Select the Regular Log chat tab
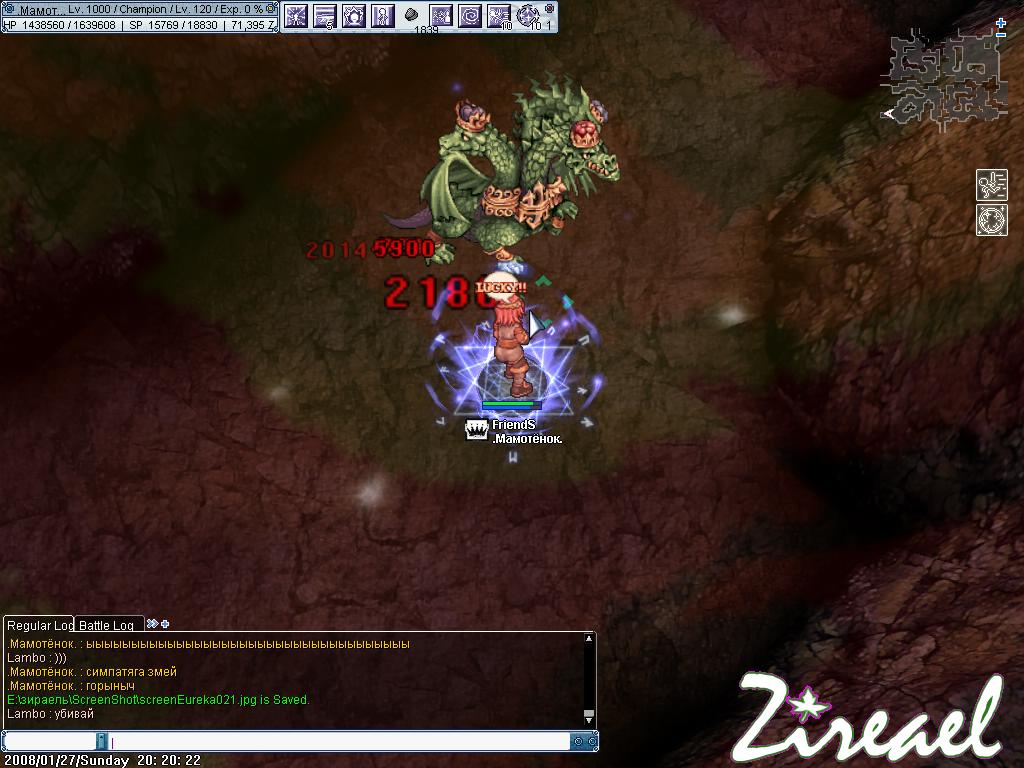The image size is (1024, 768). (x=39, y=625)
